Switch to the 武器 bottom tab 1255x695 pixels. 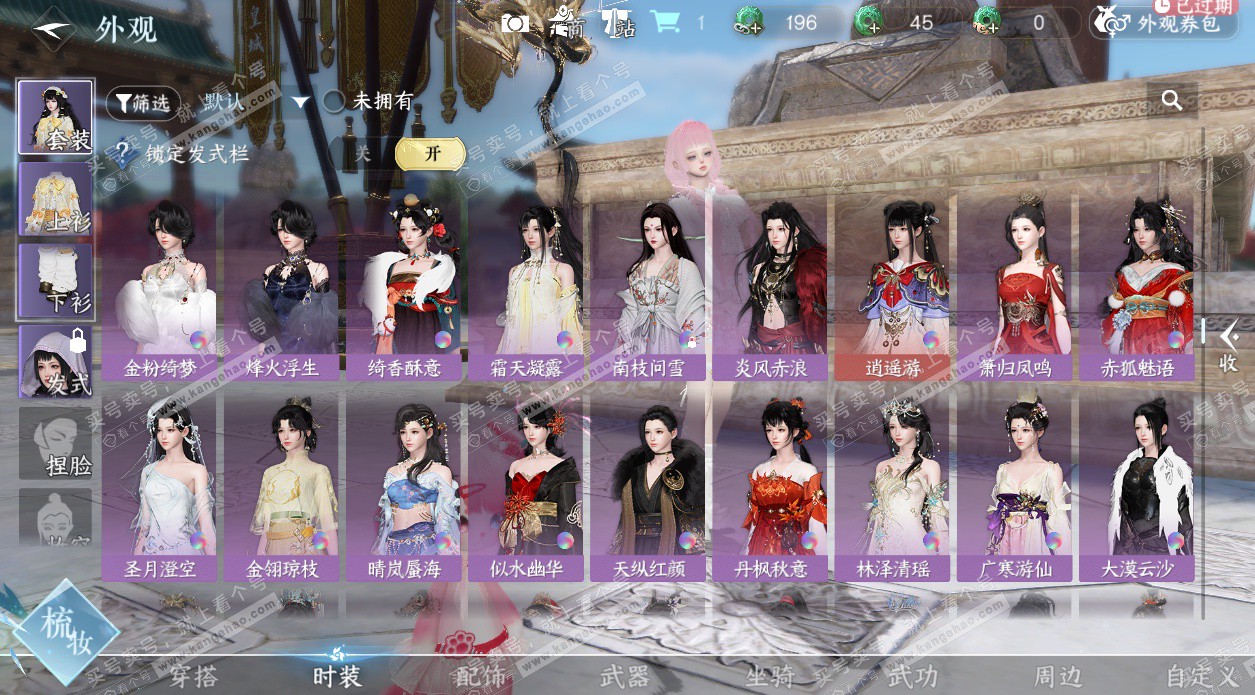click(x=625, y=677)
